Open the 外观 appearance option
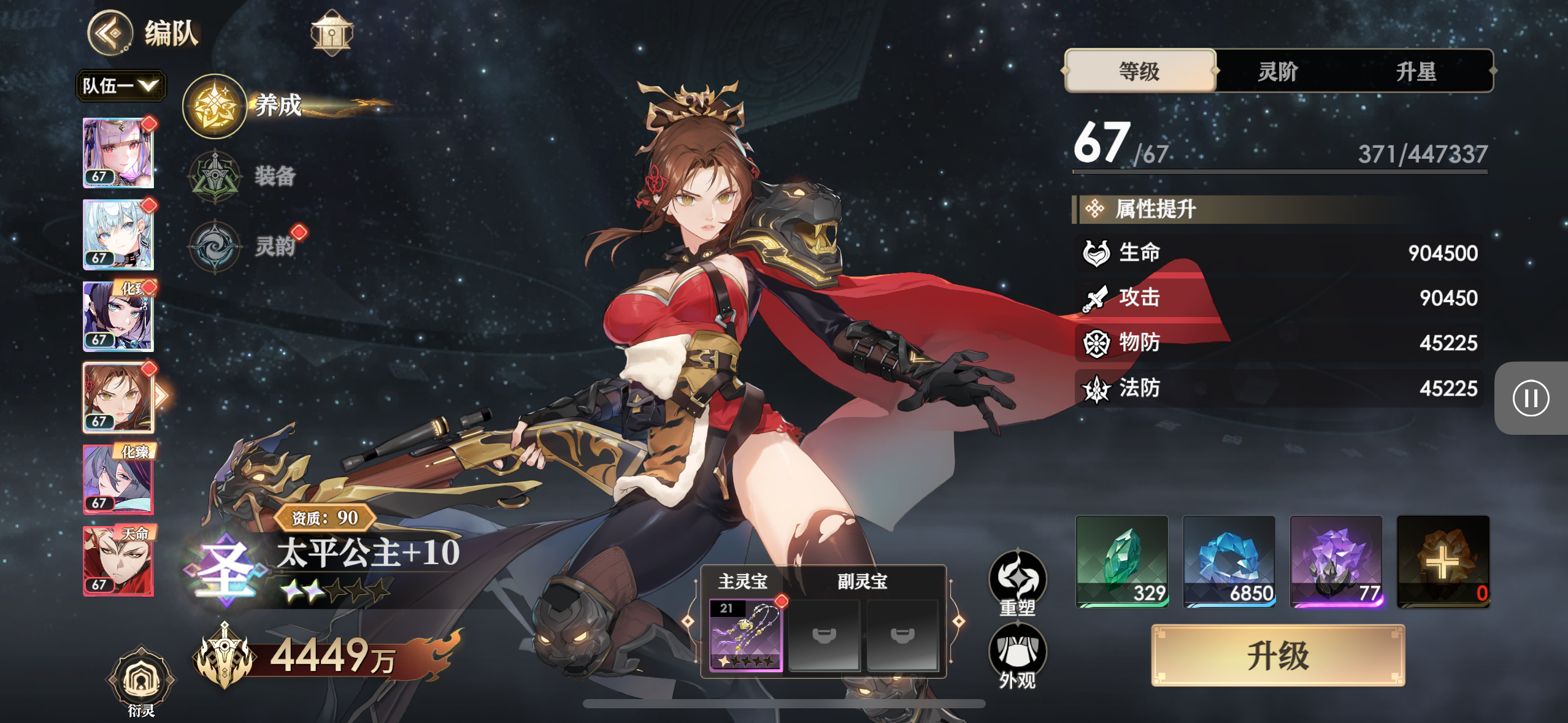This screenshot has height=723, width=1568. coord(1018,655)
